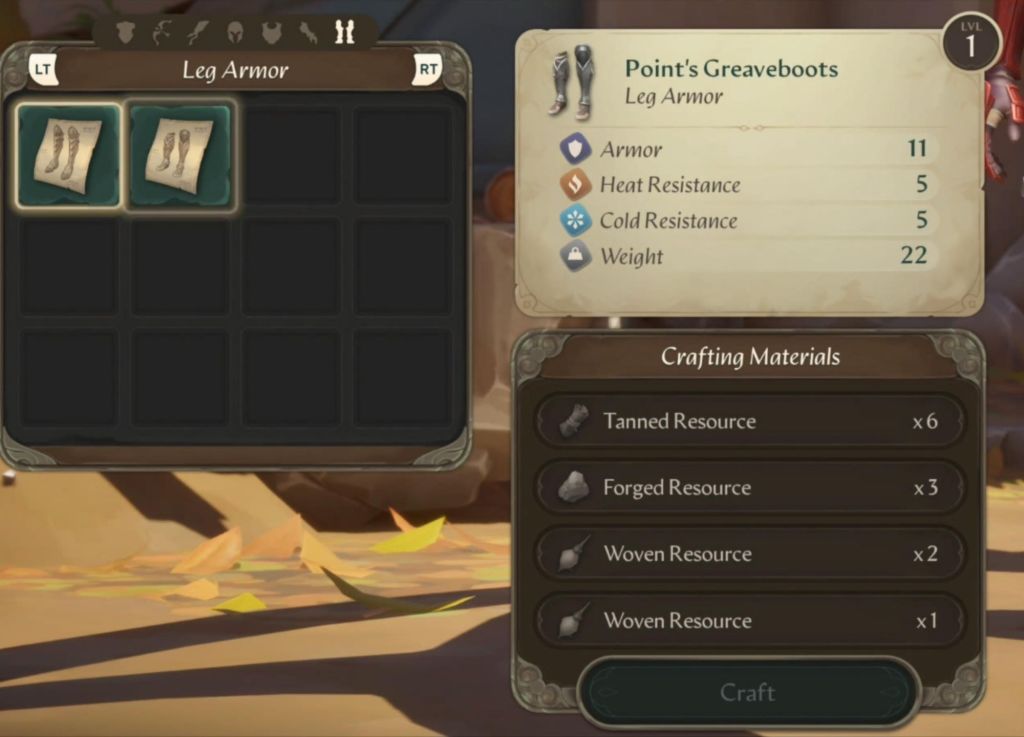Switch to the helmet category tab

point(235,33)
